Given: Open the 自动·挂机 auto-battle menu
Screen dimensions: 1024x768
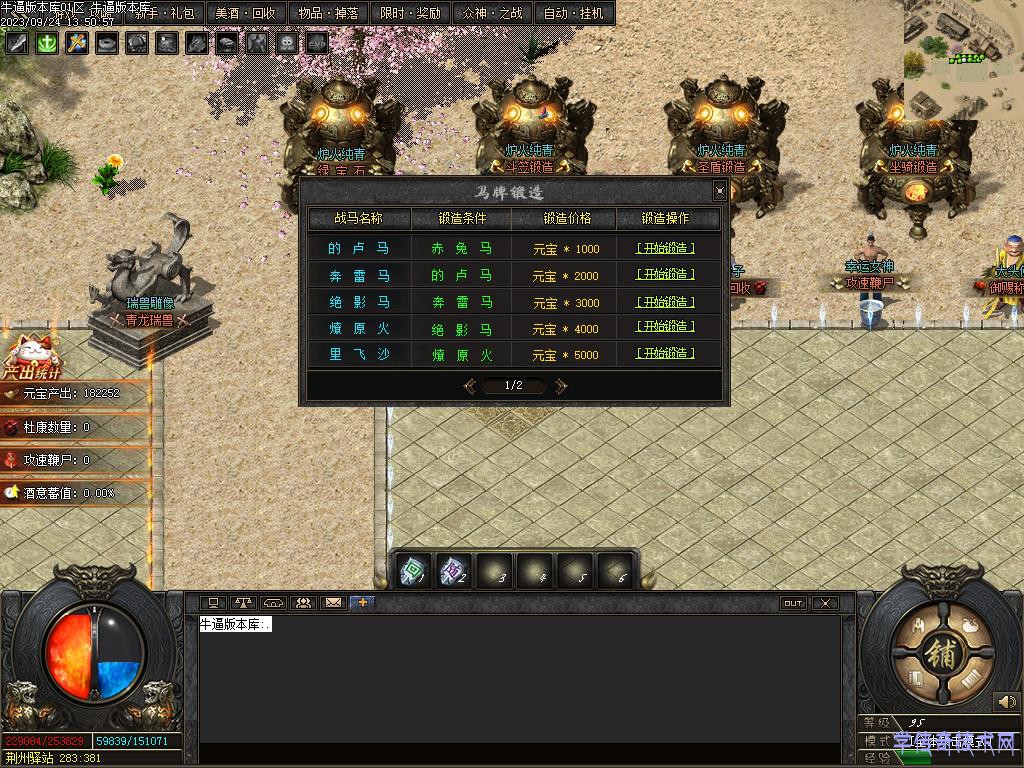Looking at the screenshot, I should click(574, 13).
